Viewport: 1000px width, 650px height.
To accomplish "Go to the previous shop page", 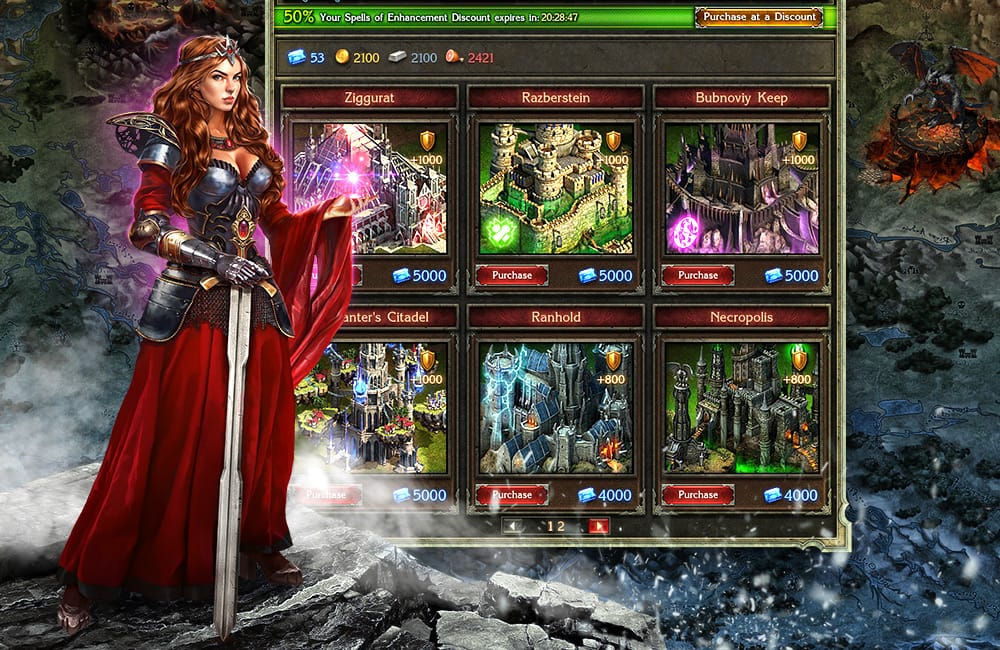I will (x=512, y=527).
